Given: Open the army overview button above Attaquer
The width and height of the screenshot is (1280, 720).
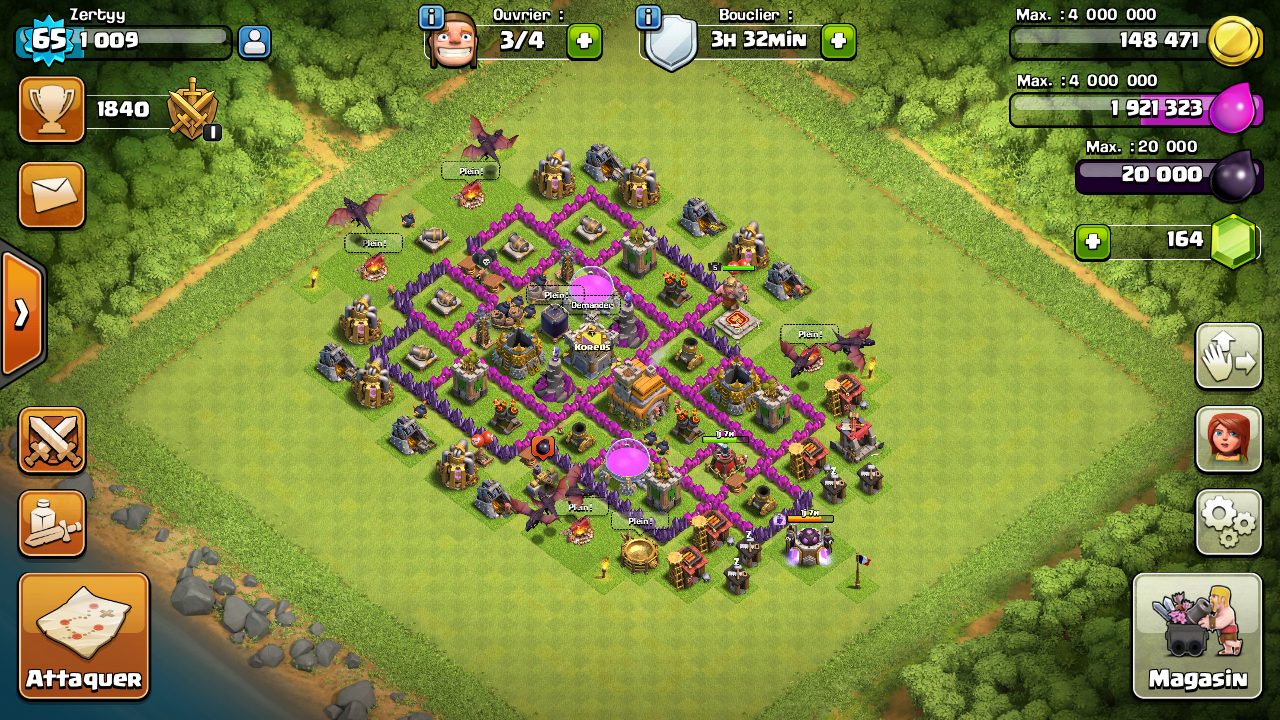Looking at the screenshot, I should pos(52,523).
